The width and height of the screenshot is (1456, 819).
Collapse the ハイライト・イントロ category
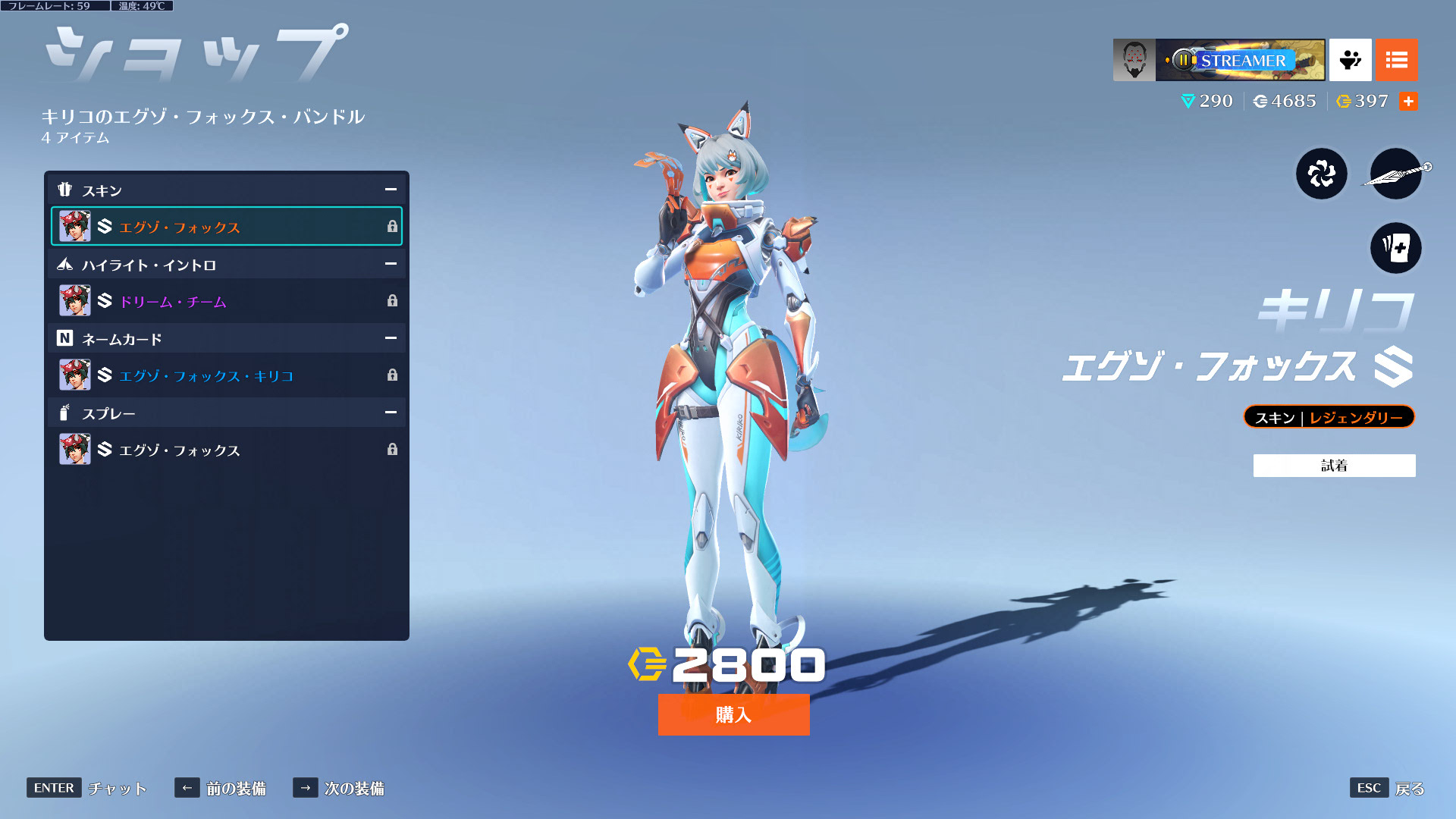(391, 264)
